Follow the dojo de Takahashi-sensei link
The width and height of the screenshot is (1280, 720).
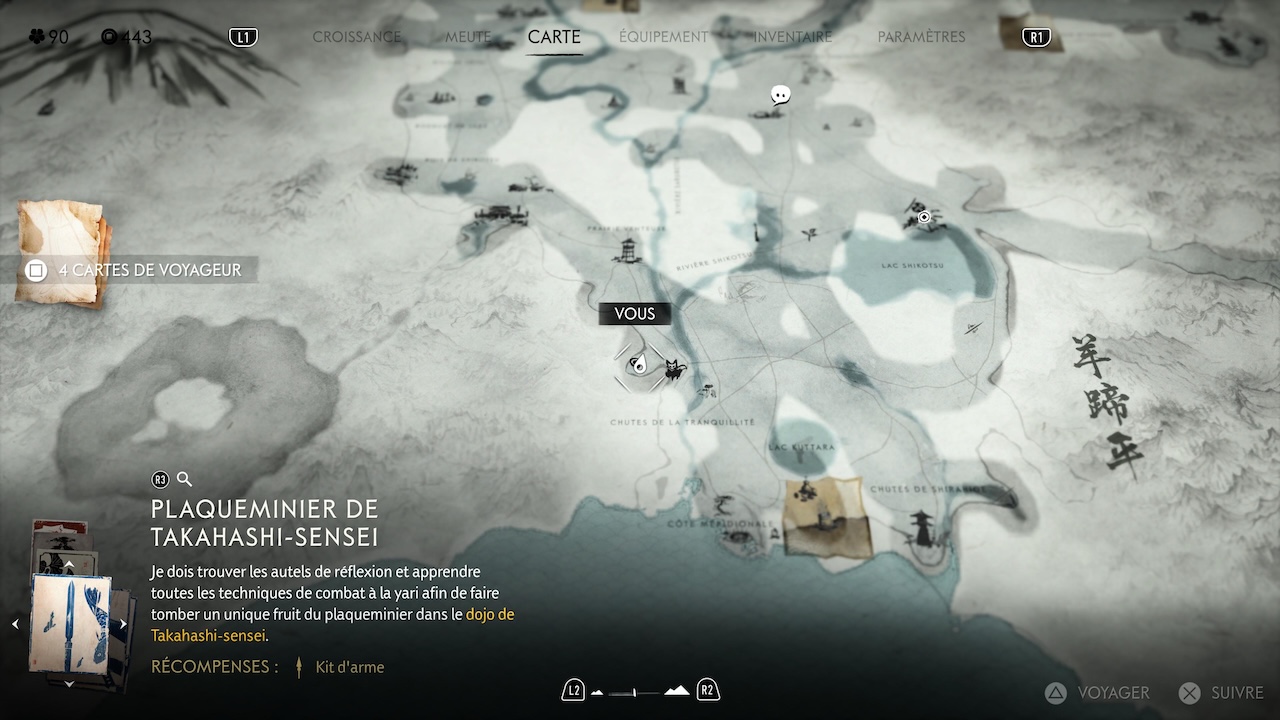click(x=490, y=614)
